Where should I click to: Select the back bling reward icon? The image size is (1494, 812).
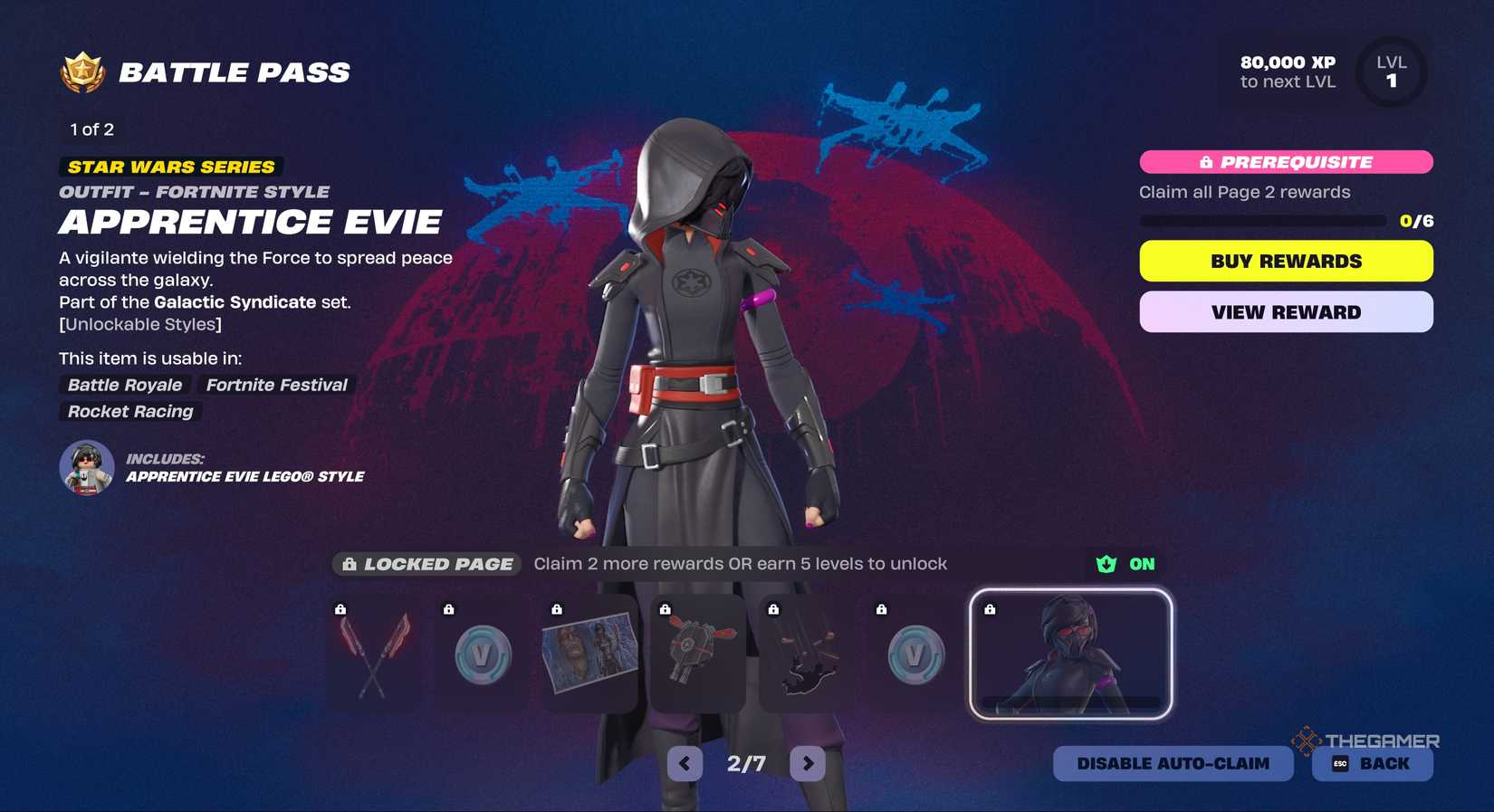698,654
